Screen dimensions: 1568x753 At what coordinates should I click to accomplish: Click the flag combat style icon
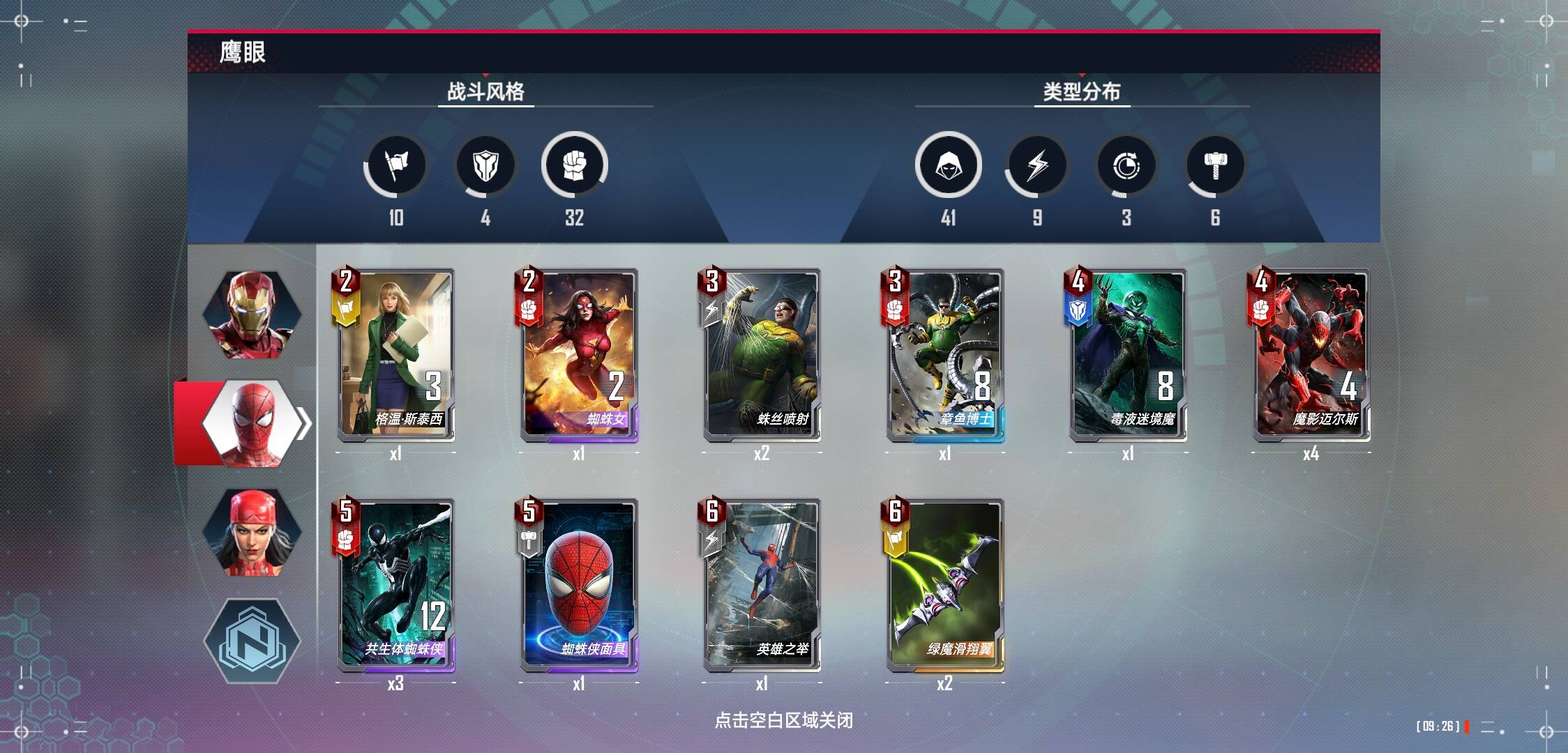[396, 166]
